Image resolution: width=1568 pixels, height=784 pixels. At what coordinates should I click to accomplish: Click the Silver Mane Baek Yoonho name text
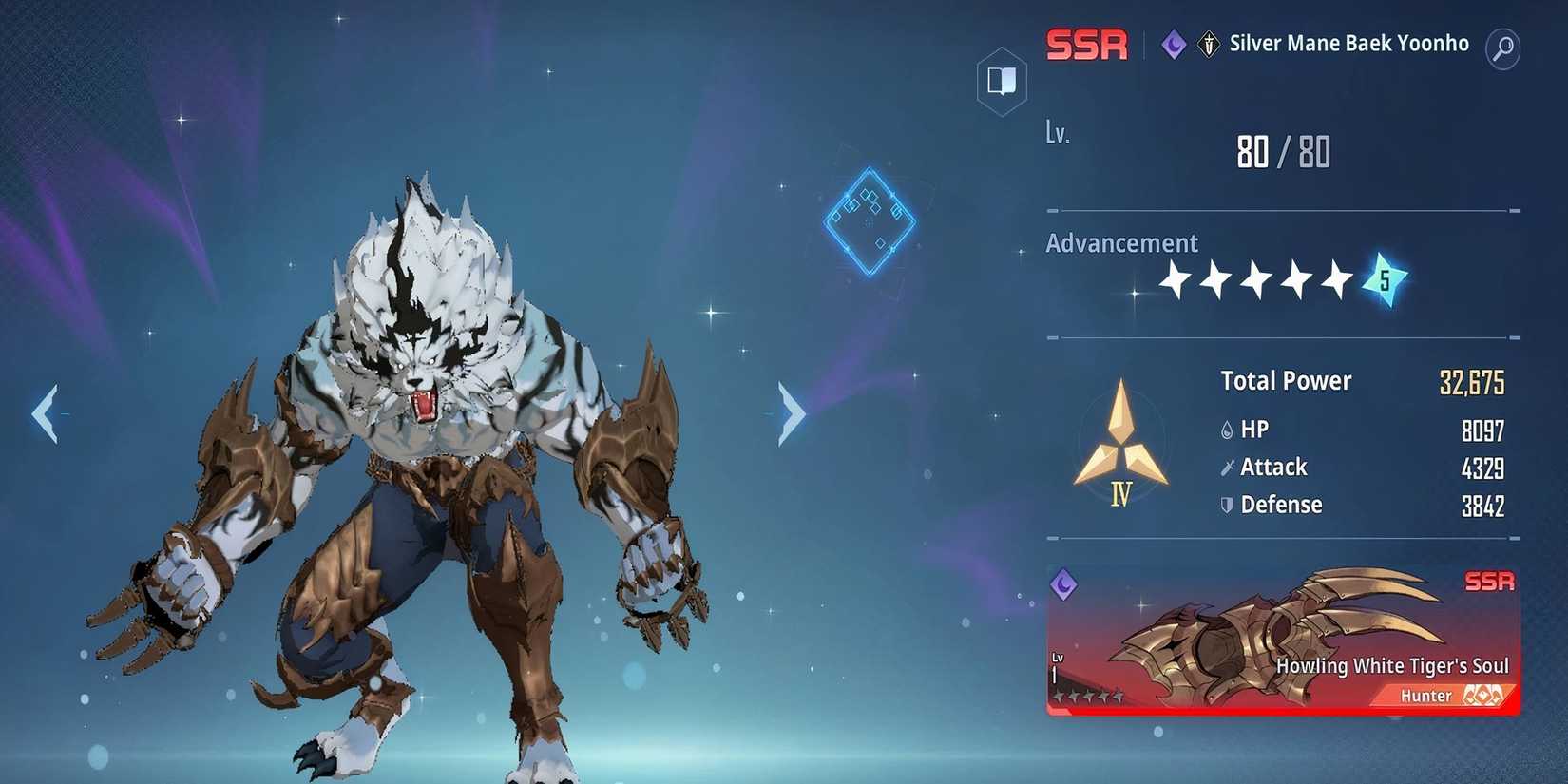[1348, 43]
